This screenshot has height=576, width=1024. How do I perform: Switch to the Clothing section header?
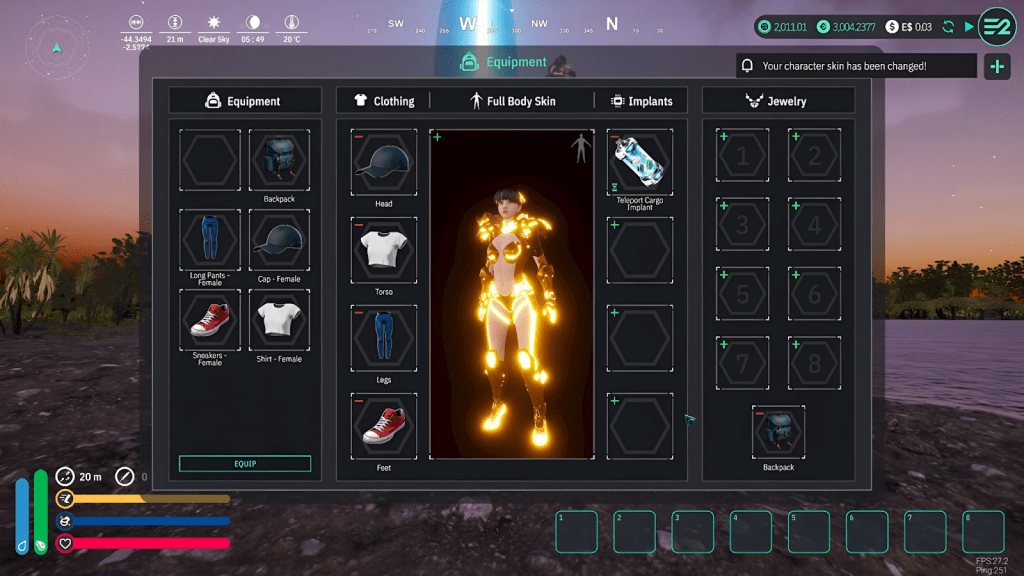[x=384, y=101]
